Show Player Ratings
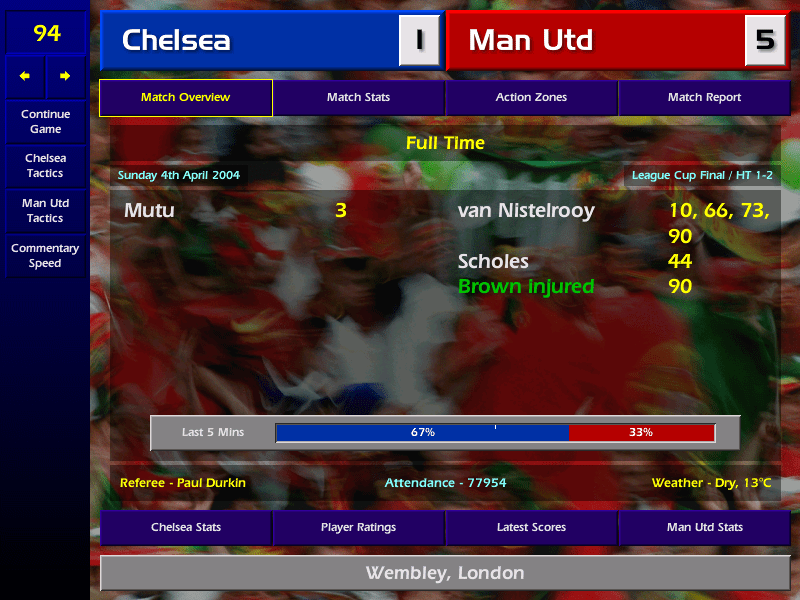800x600 pixels. pos(358,527)
